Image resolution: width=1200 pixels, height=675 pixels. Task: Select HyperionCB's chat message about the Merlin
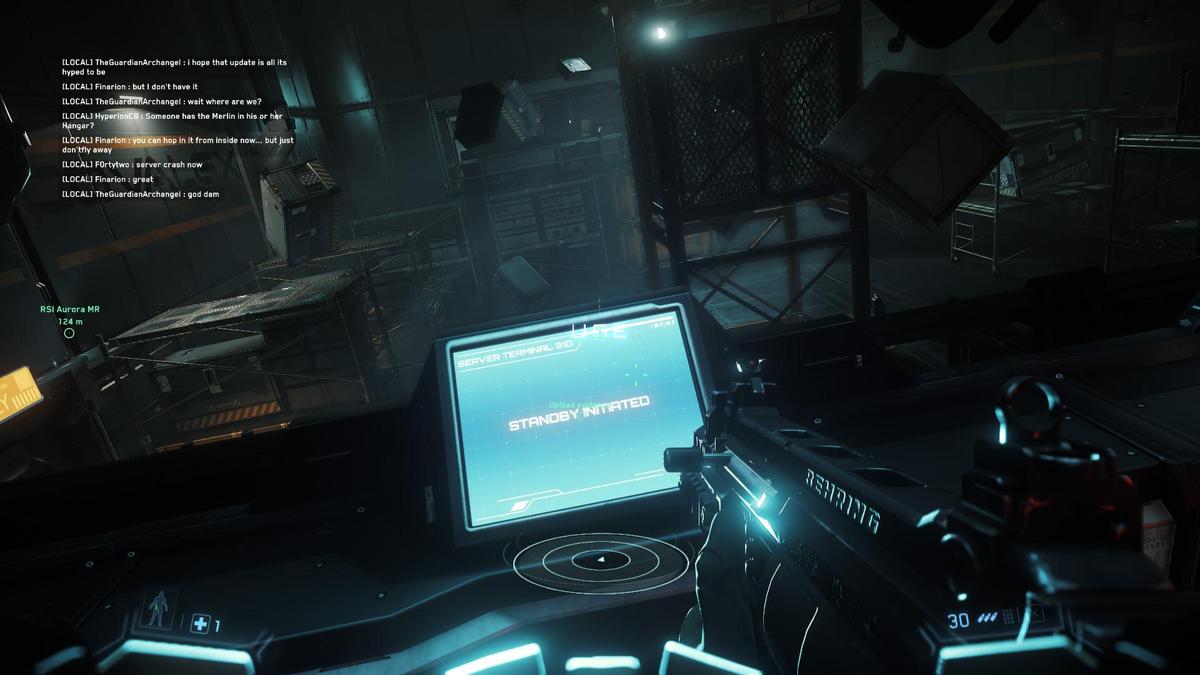(172, 121)
